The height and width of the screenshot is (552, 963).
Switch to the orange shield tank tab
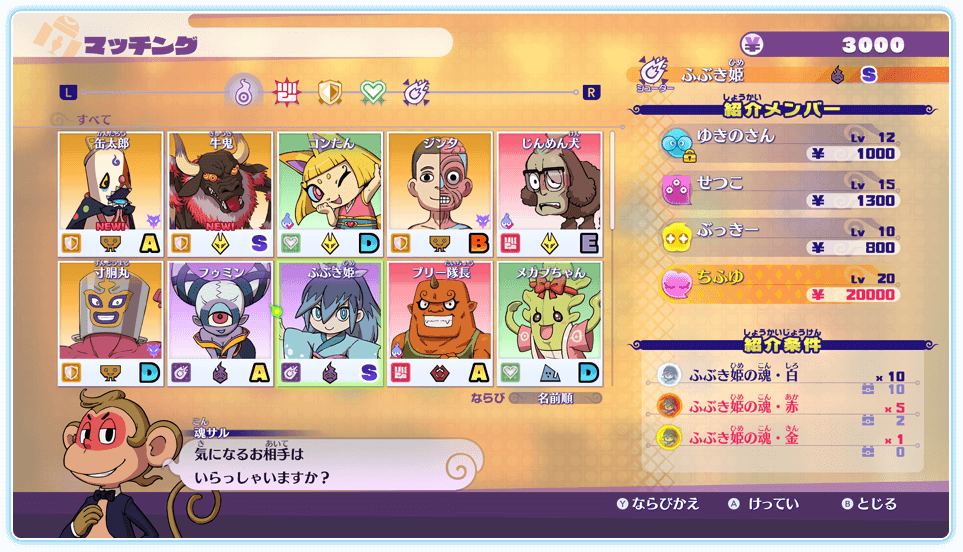coord(330,93)
